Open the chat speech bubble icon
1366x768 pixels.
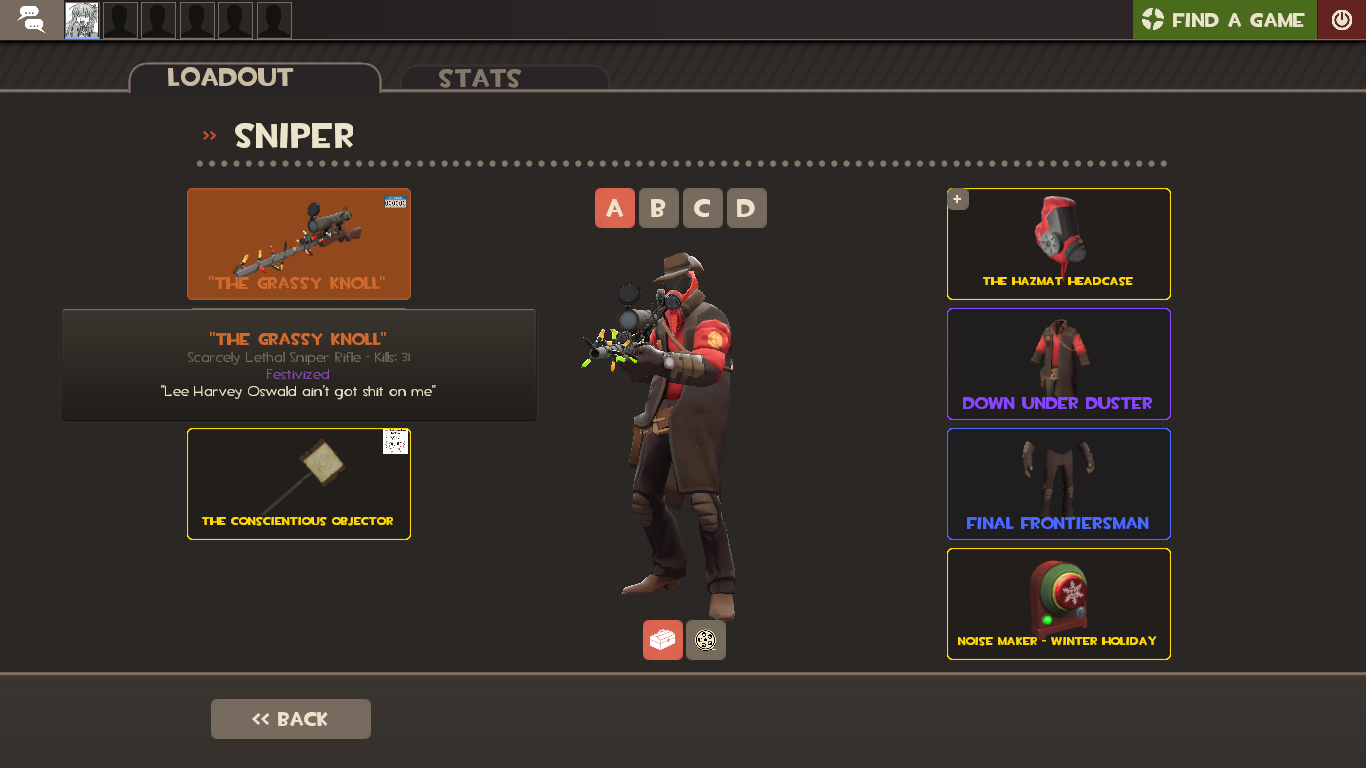click(30, 20)
